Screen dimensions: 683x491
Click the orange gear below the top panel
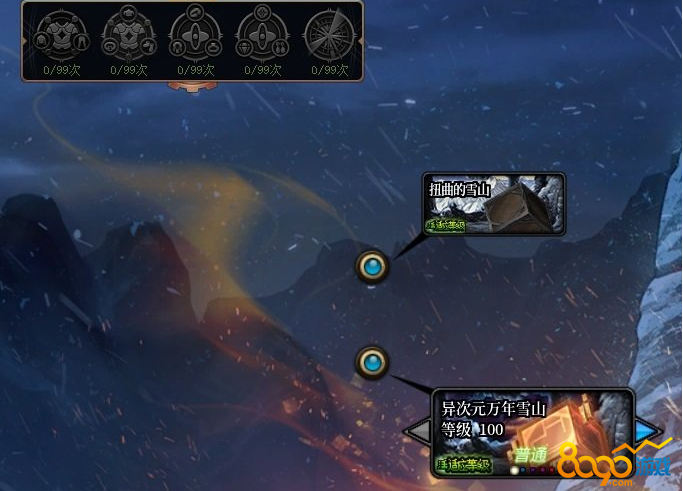[191, 86]
